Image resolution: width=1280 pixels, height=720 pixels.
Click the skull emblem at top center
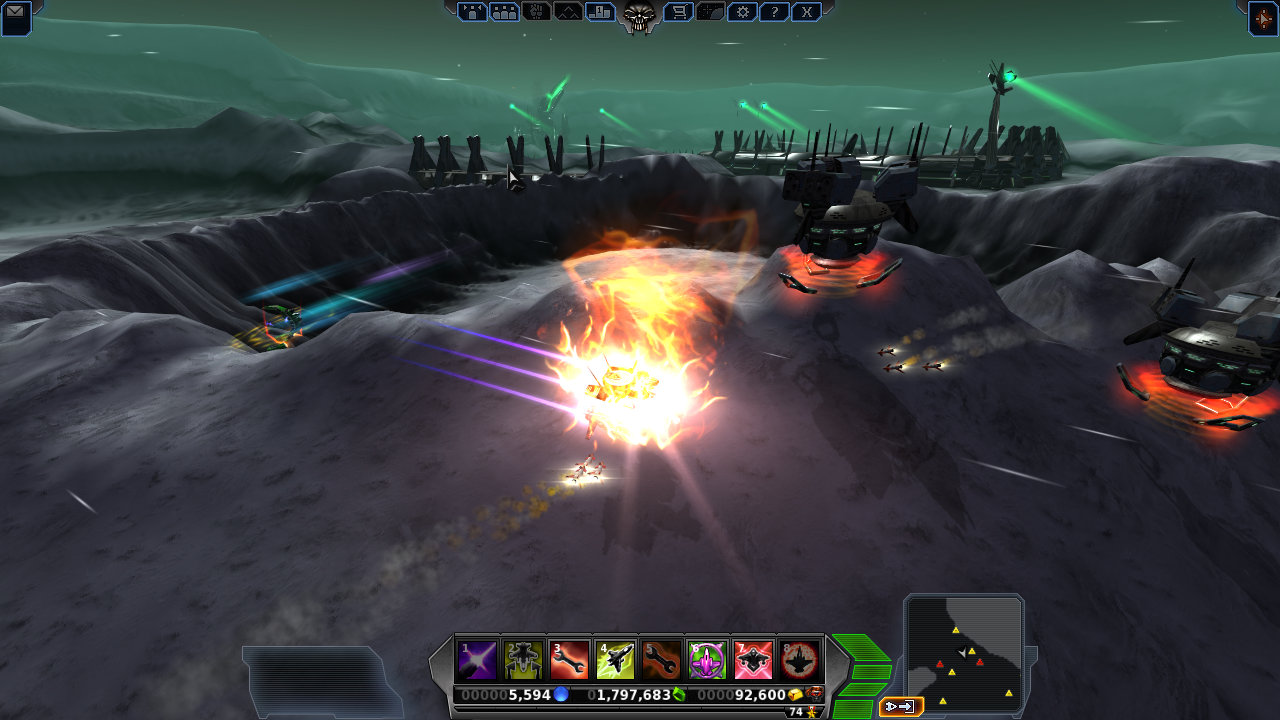(x=639, y=14)
